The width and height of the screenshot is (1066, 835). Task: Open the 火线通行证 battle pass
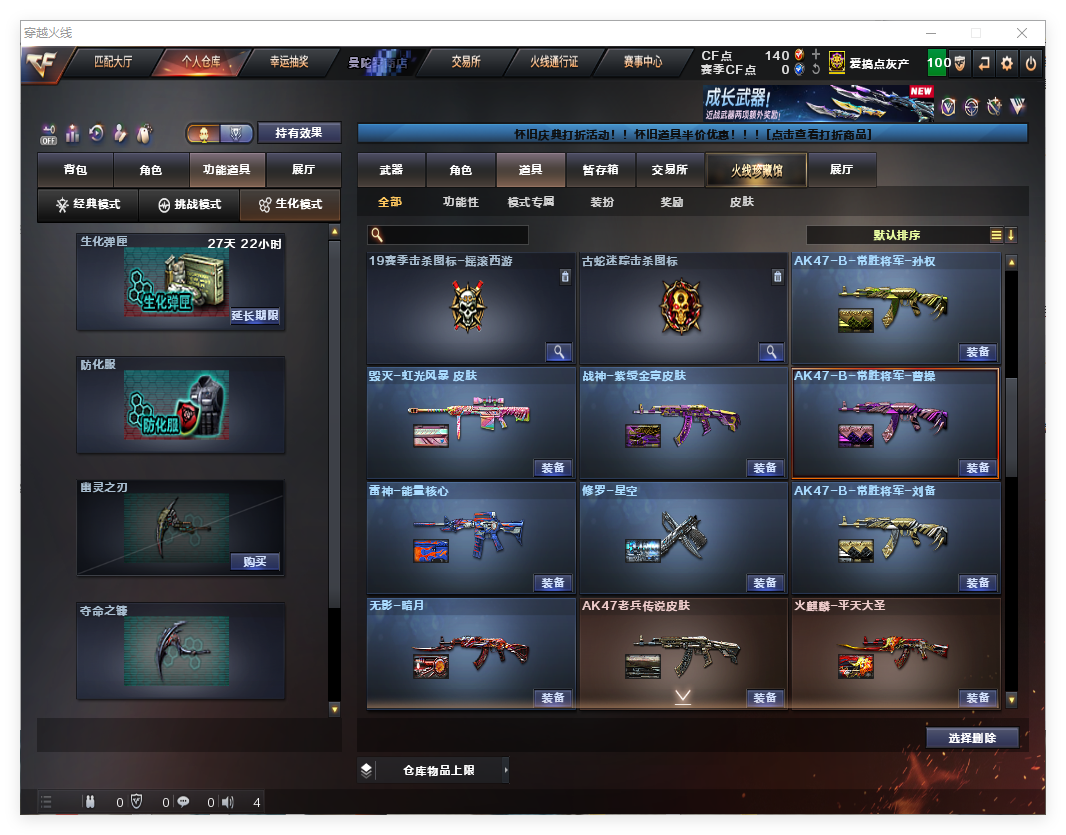pyautogui.click(x=553, y=62)
